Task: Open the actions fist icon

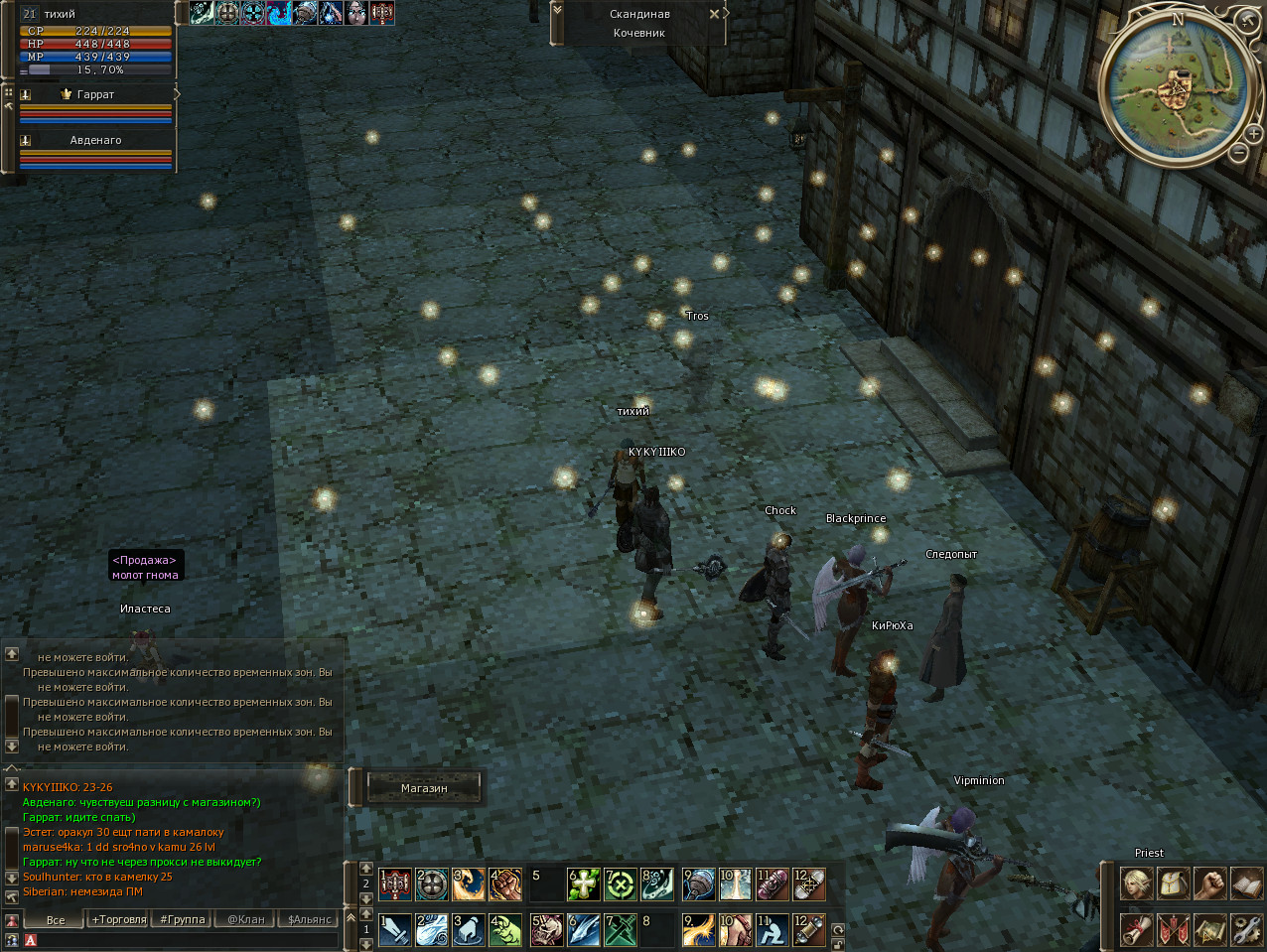Action: [x=1209, y=883]
